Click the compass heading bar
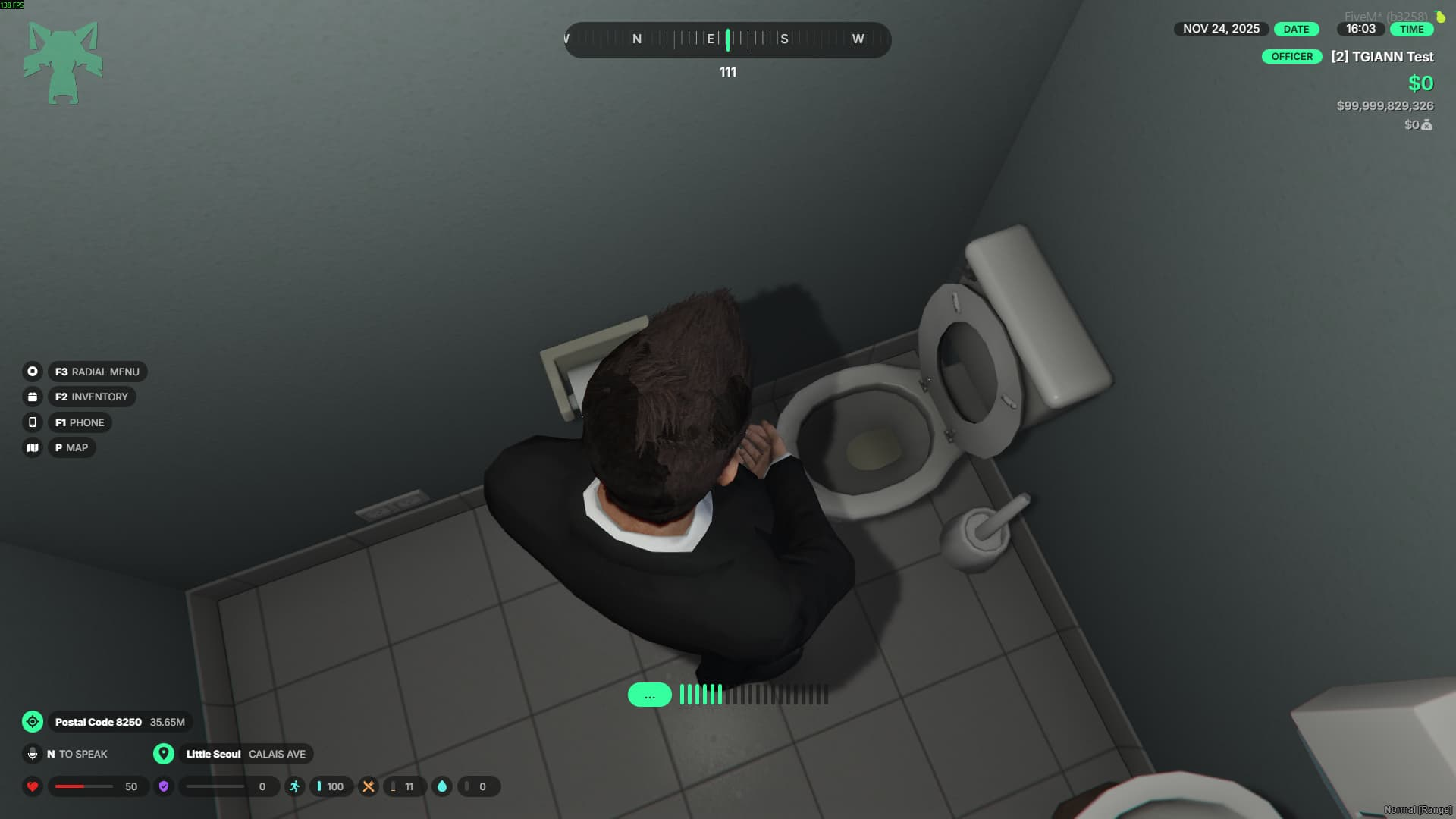Viewport: 1456px width, 819px height. 728,39
